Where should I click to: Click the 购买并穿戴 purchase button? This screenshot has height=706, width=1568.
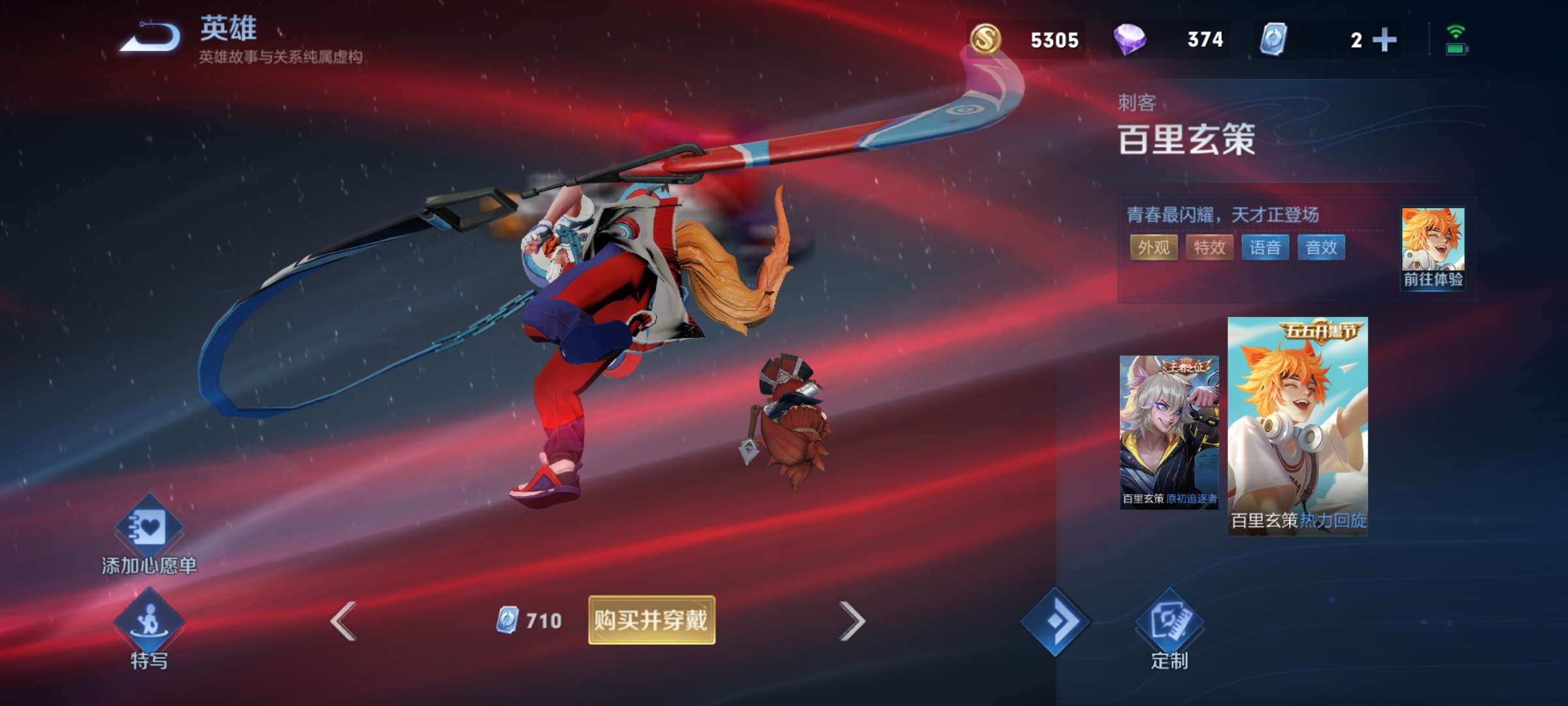651,620
